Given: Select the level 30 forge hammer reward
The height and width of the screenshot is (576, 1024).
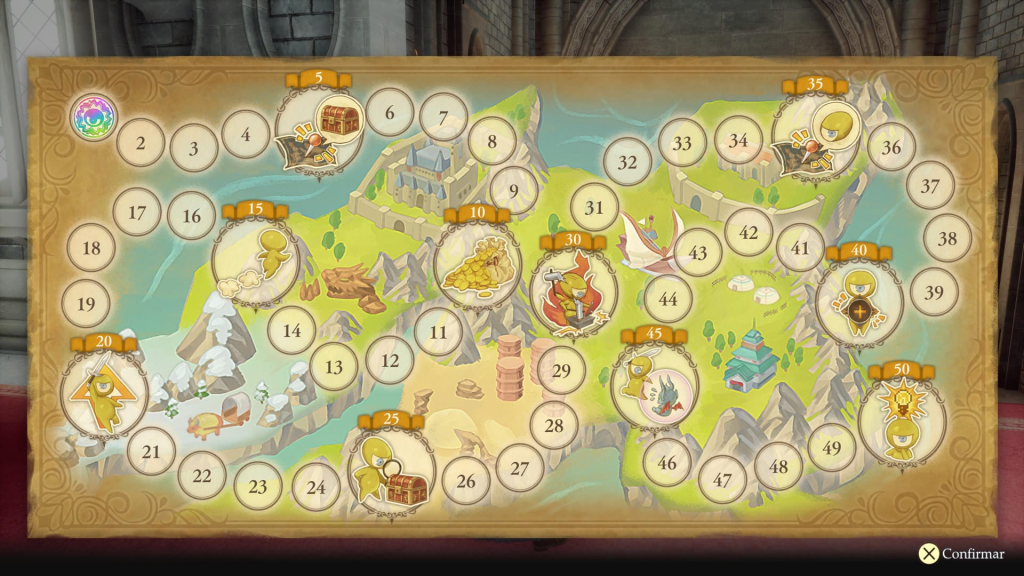Looking at the screenshot, I should click(x=574, y=291).
